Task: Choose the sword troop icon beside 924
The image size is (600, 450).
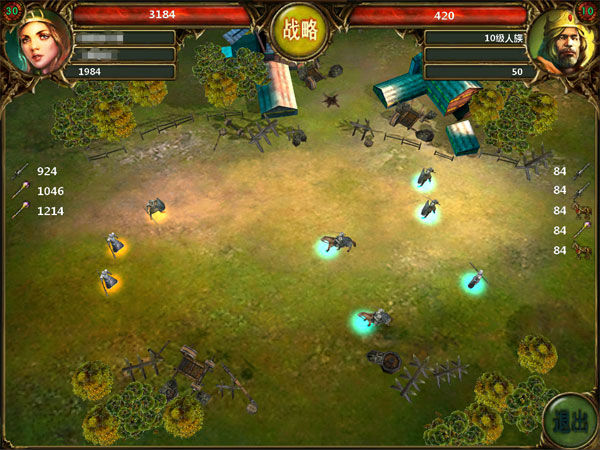Action: (20, 171)
